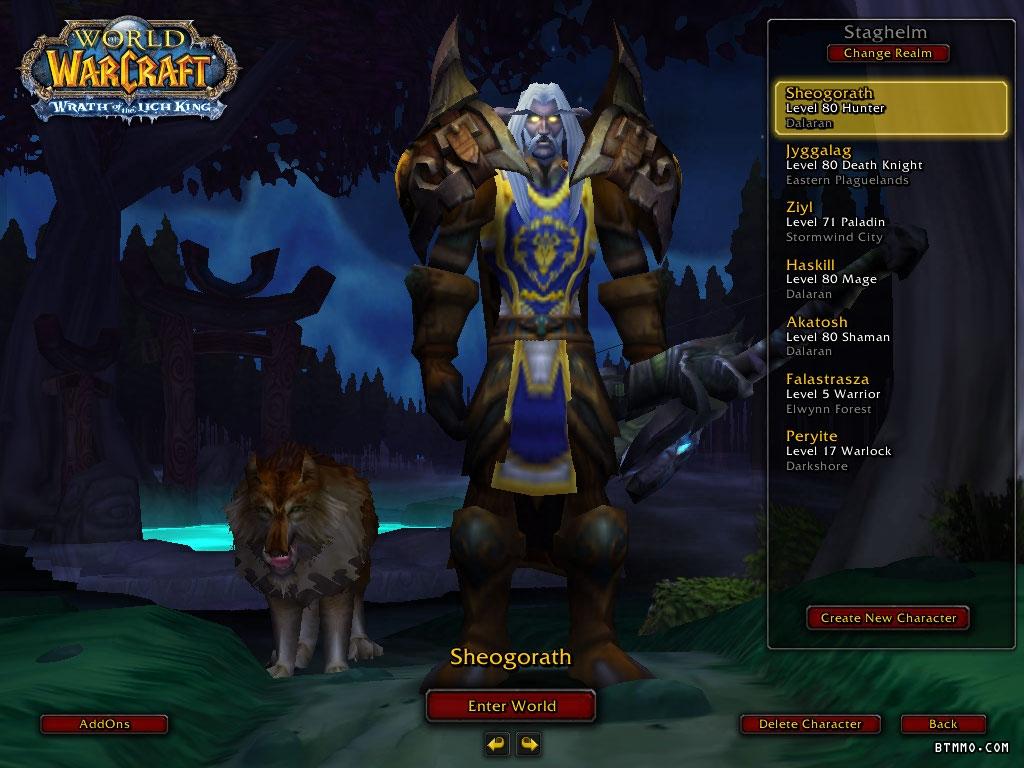Viewport: 1024px width, 768px height.
Task: Select Peryite the Warlock
Action: (x=891, y=450)
